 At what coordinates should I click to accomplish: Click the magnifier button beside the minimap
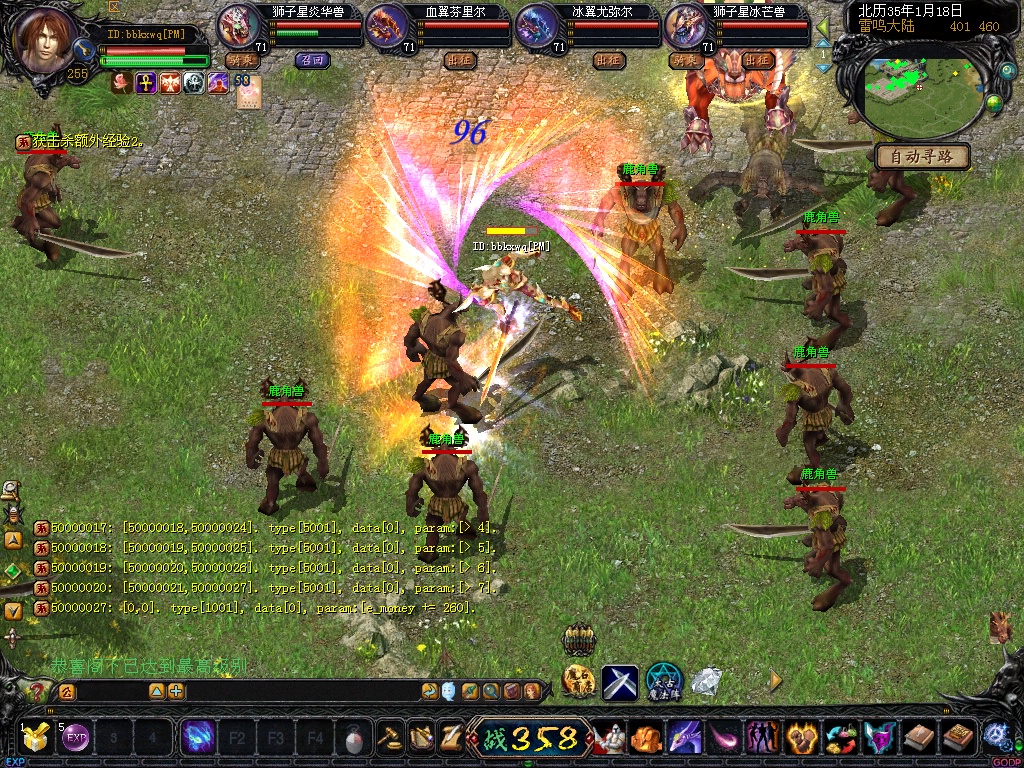tap(1006, 72)
